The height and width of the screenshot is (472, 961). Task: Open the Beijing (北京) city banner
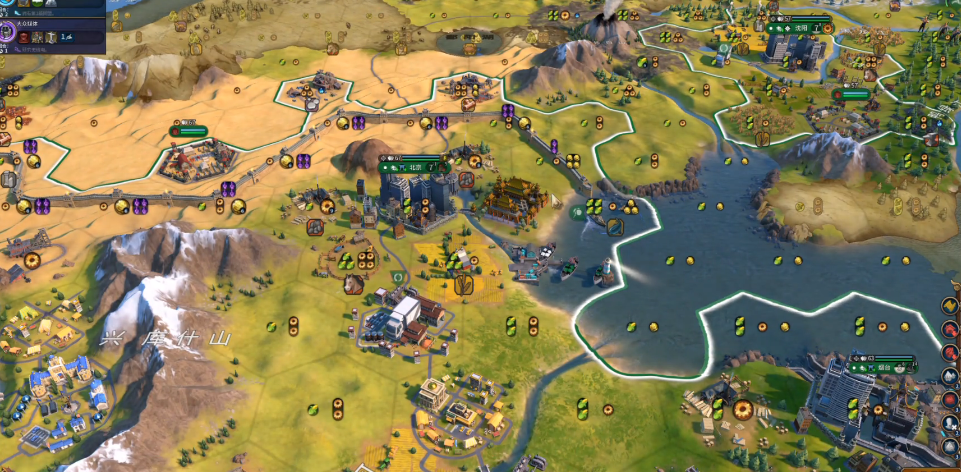[x=411, y=166]
